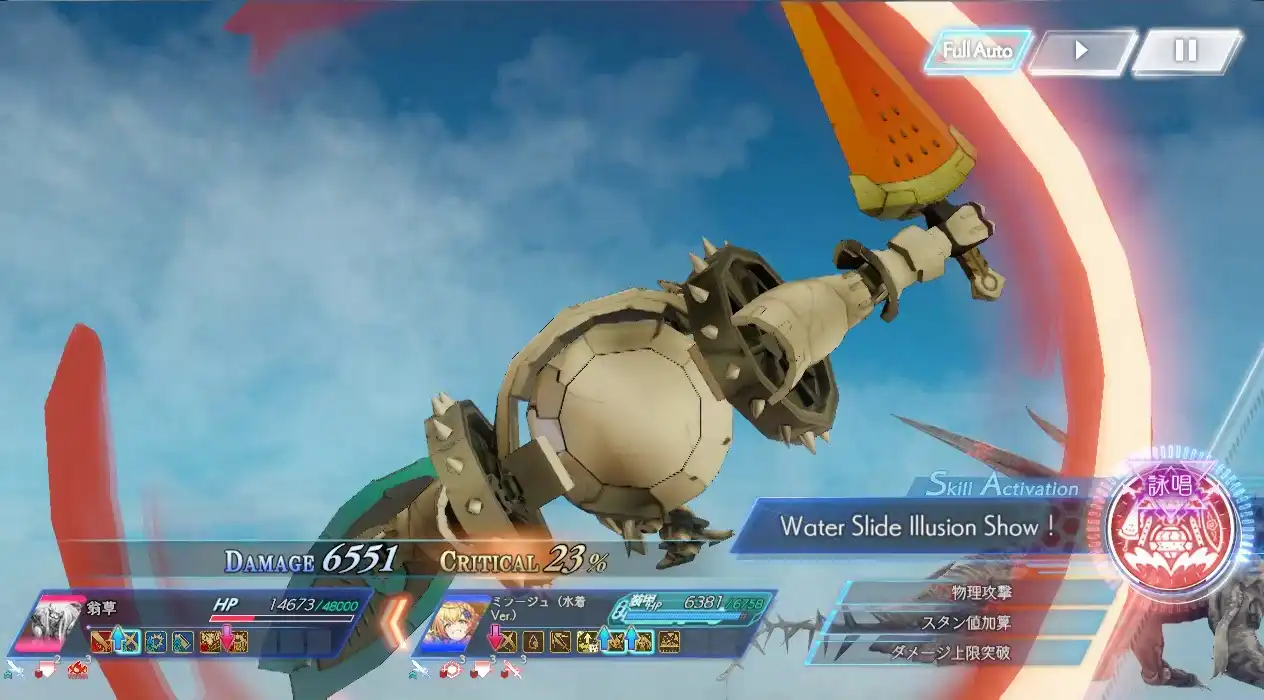
Task: Inspect the 物理攻撃 skill effect row
Action: (x=980, y=592)
